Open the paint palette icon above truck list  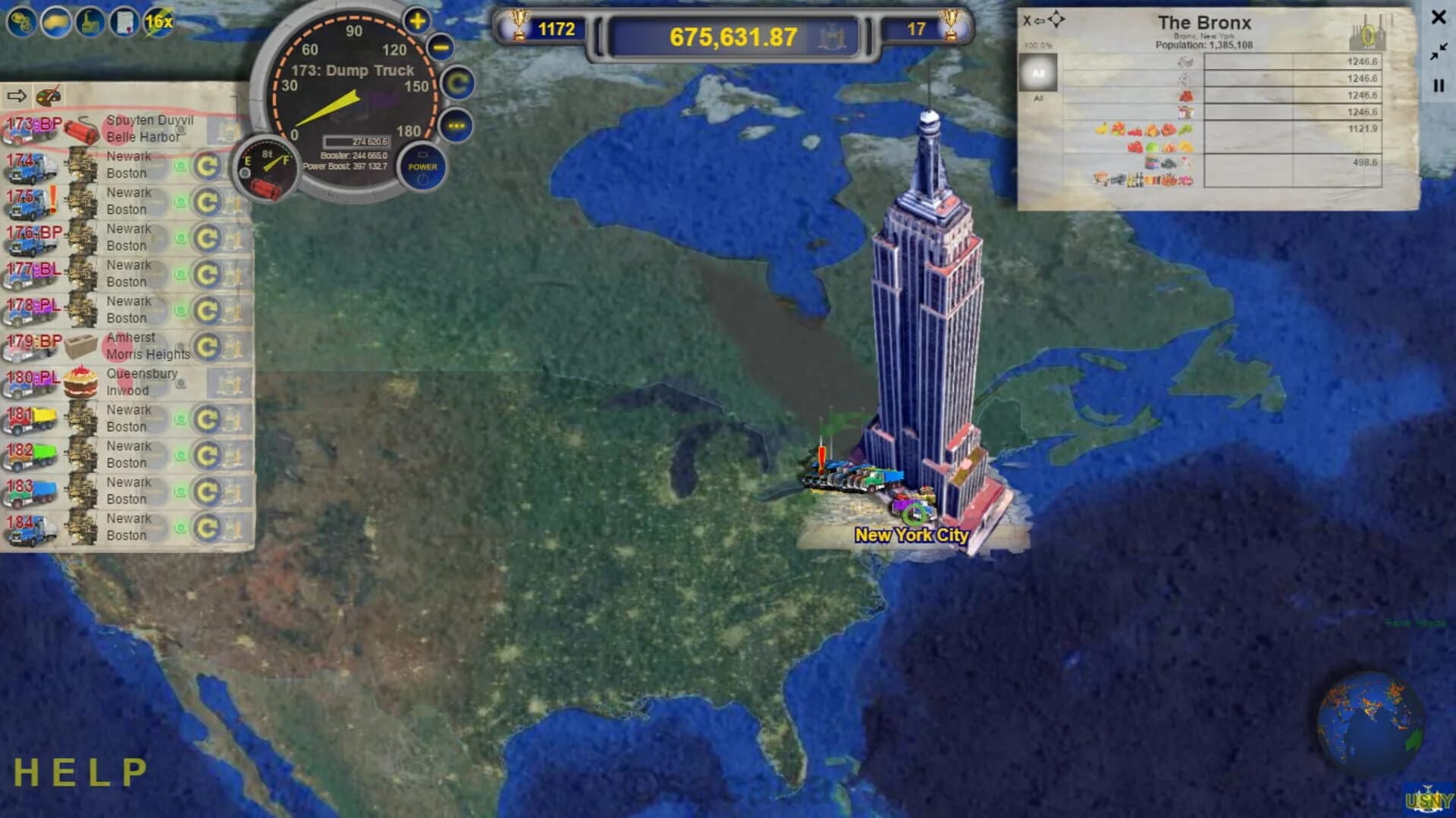coord(47,96)
